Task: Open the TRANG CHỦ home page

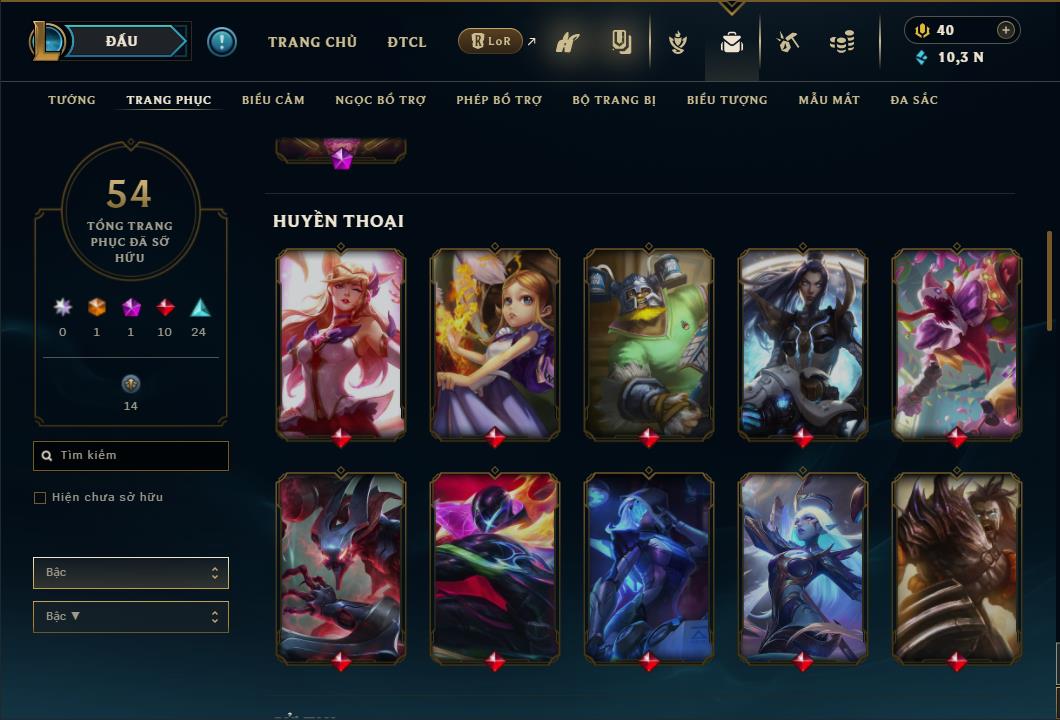Action: (312, 42)
